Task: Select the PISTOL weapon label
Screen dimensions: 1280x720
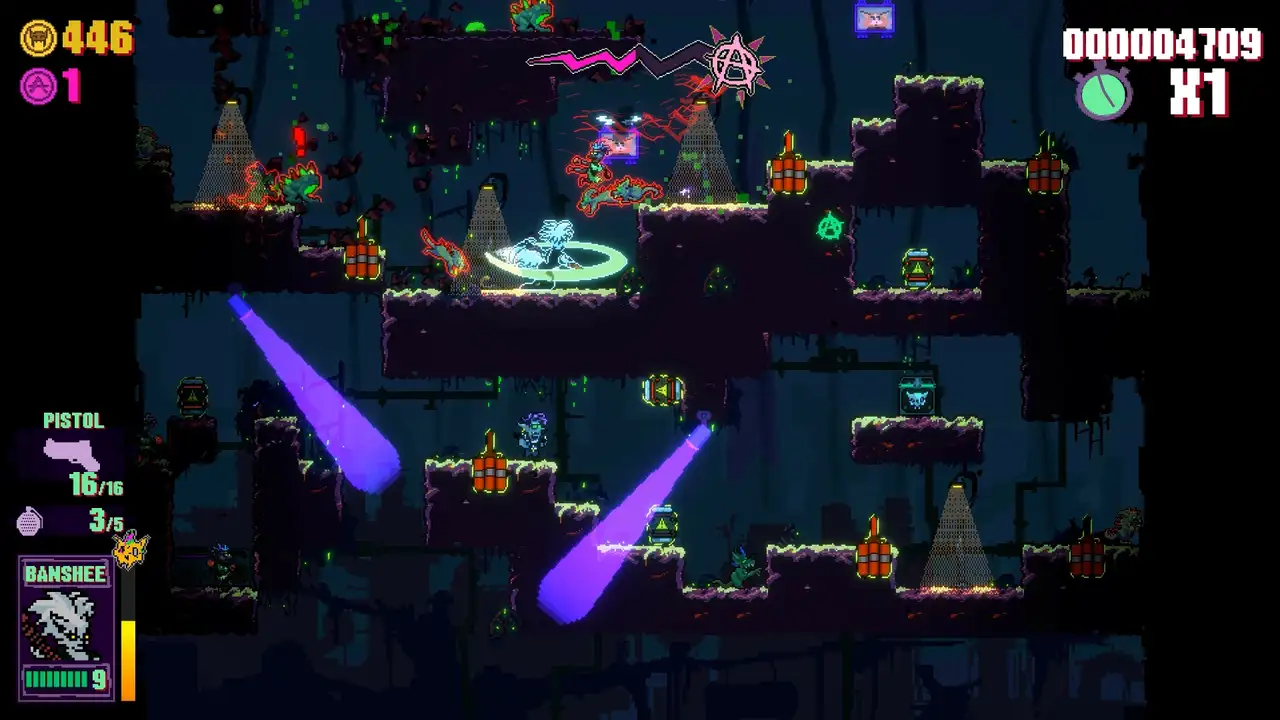Action: pos(75,421)
